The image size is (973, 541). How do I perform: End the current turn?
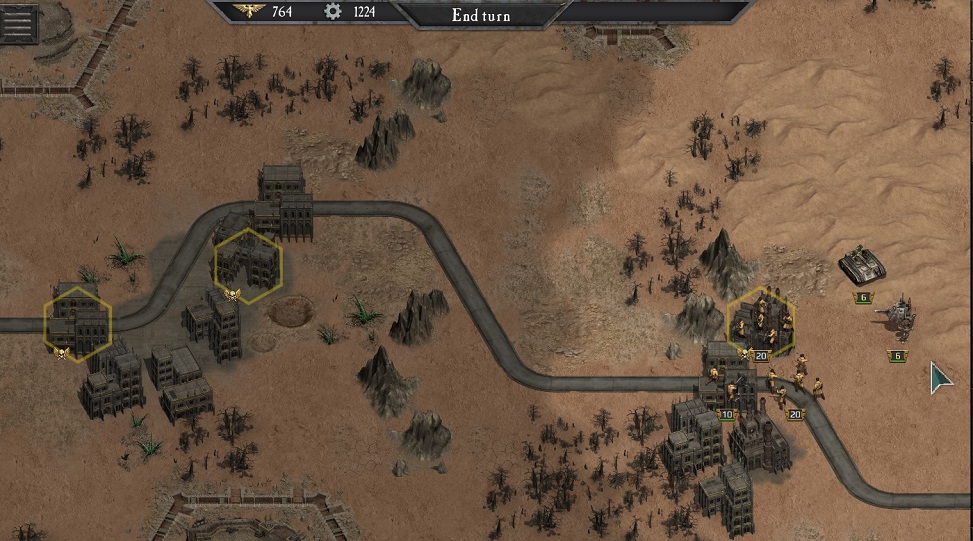pyautogui.click(x=481, y=15)
